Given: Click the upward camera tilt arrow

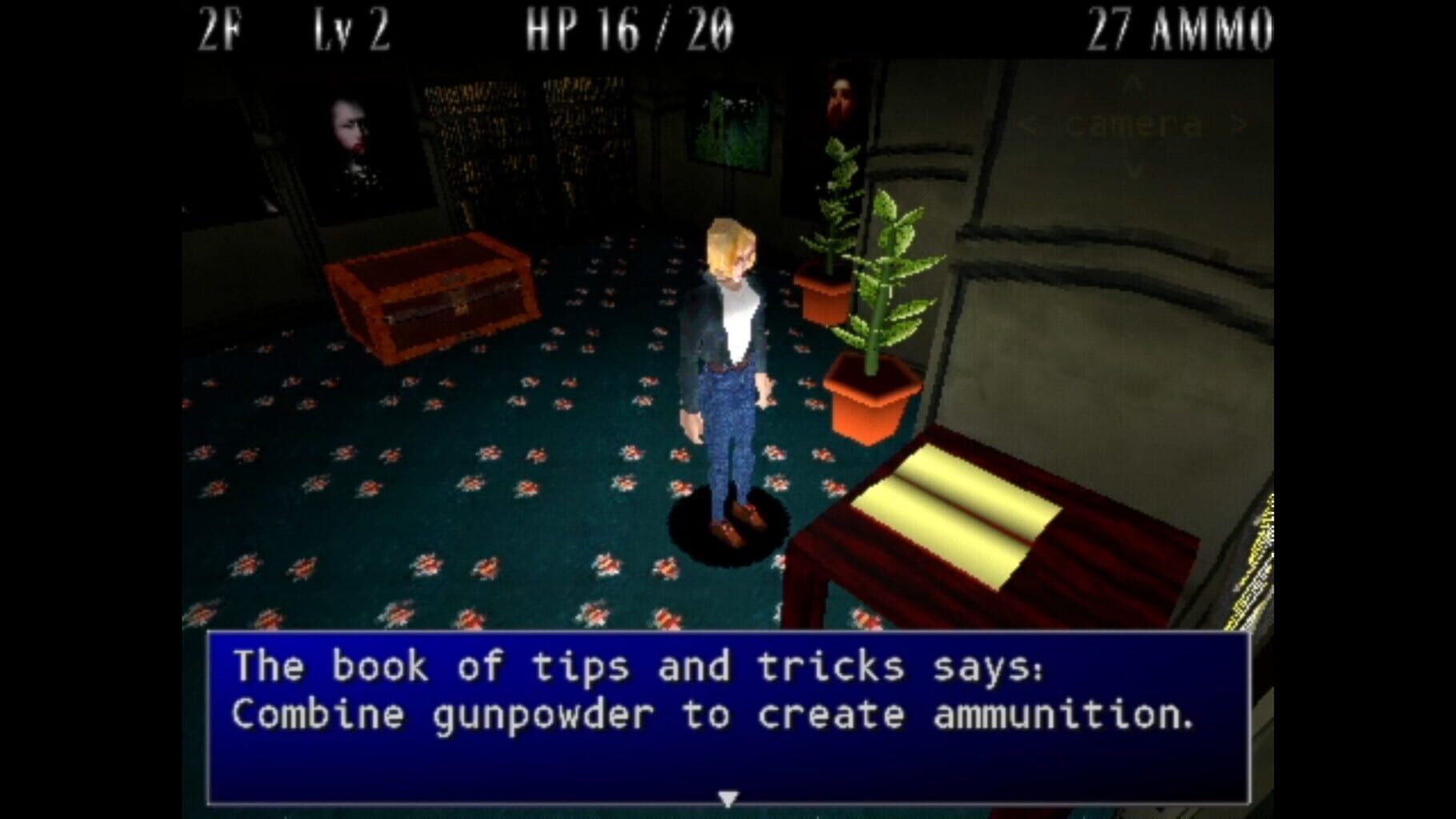Looking at the screenshot, I should 1132,84.
